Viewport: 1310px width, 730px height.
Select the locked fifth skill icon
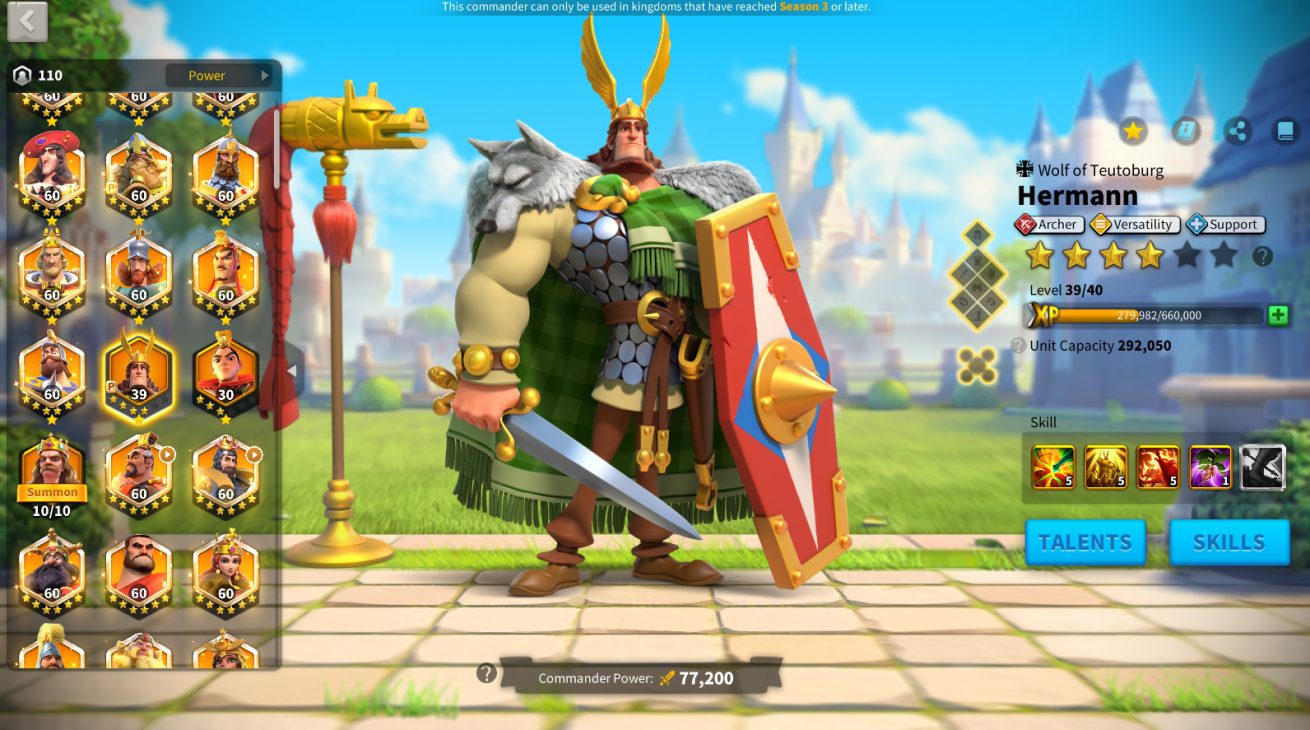tap(1262, 467)
